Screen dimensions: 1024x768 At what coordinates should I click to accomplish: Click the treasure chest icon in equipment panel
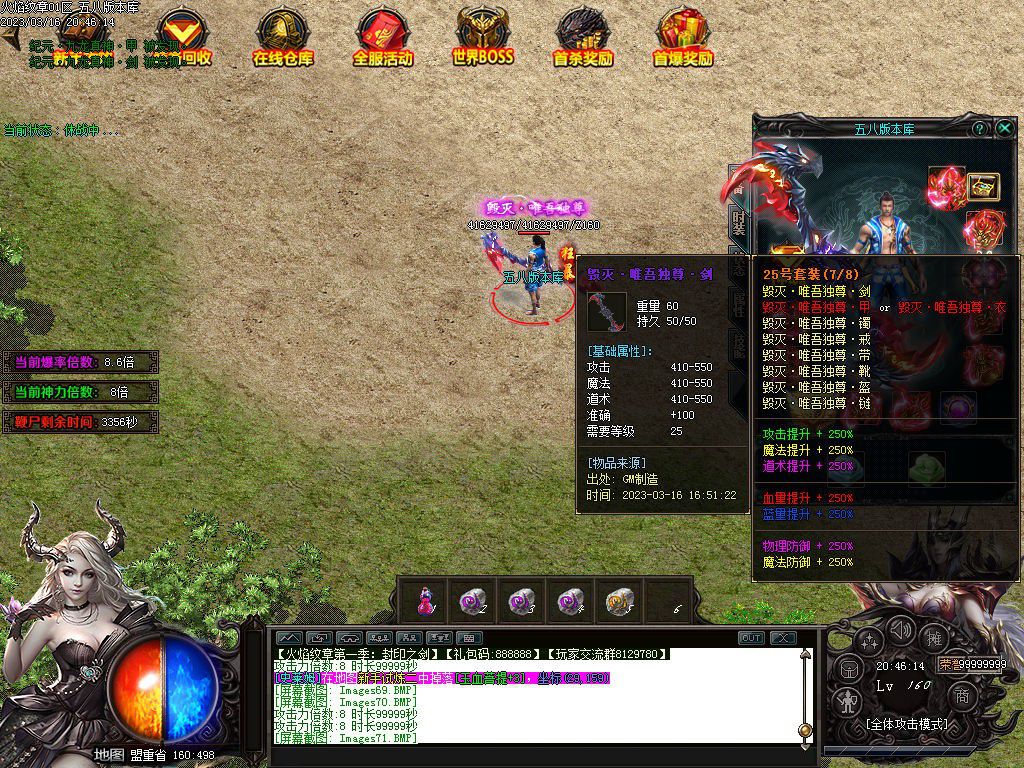click(x=983, y=187)
